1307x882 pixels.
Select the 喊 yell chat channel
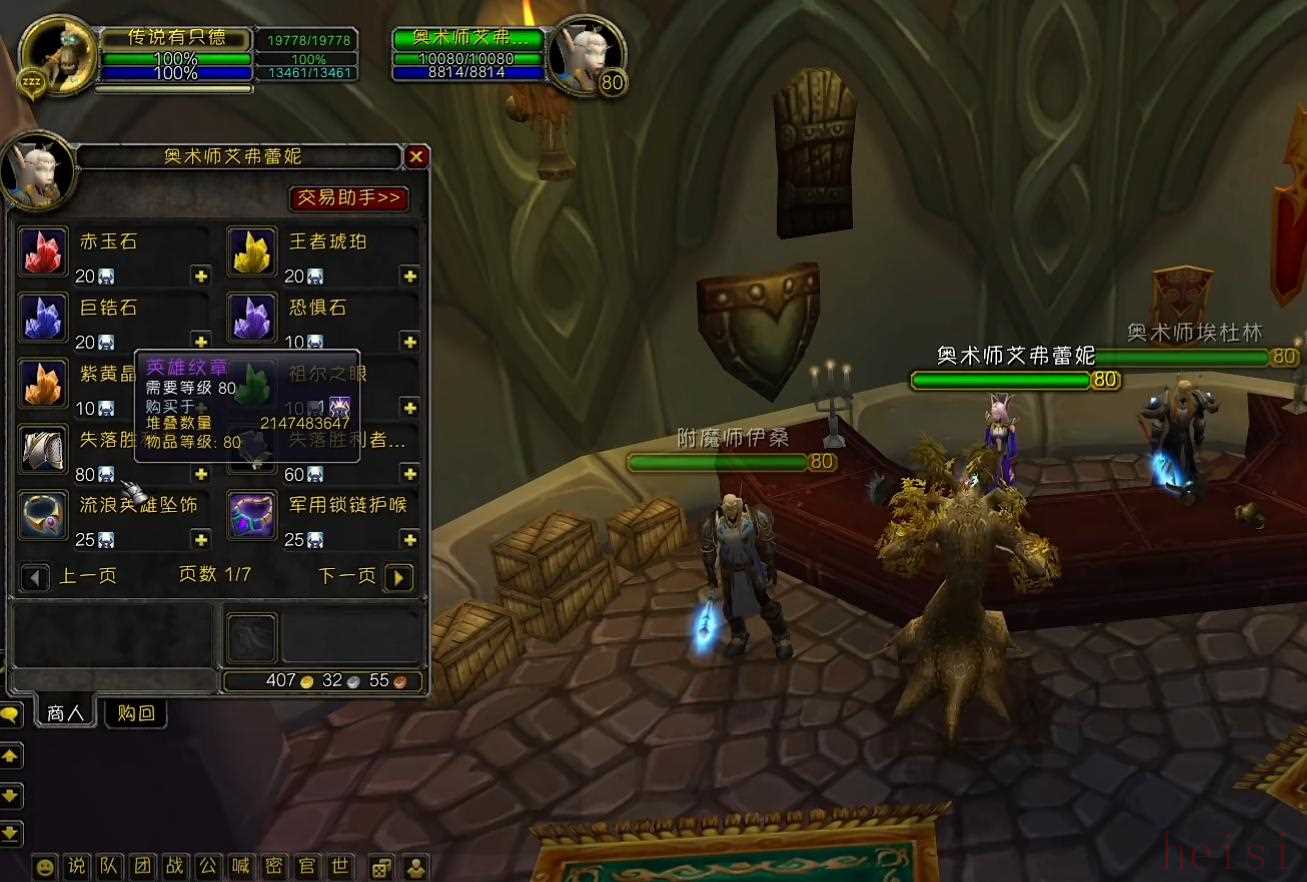(x=240, y=867)
